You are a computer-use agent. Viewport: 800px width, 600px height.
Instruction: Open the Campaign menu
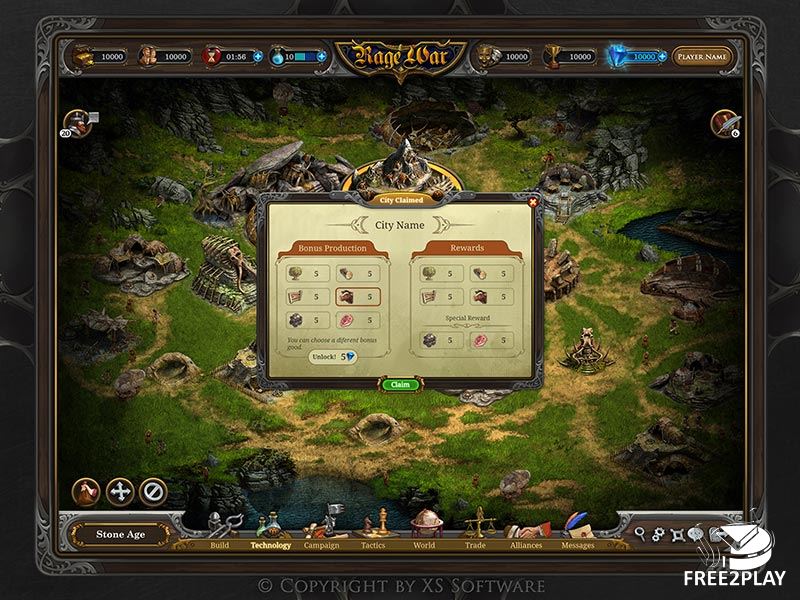pos(321,532)
